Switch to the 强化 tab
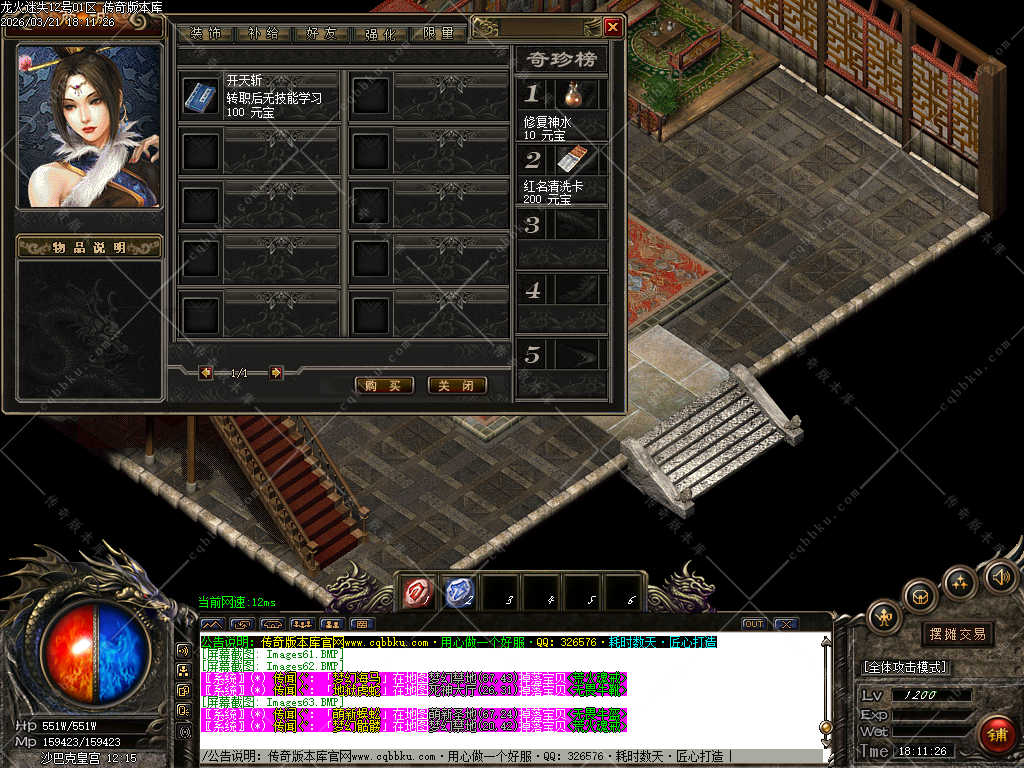The width and height of the screenshot is (1024, 768). tap(381, 33)
